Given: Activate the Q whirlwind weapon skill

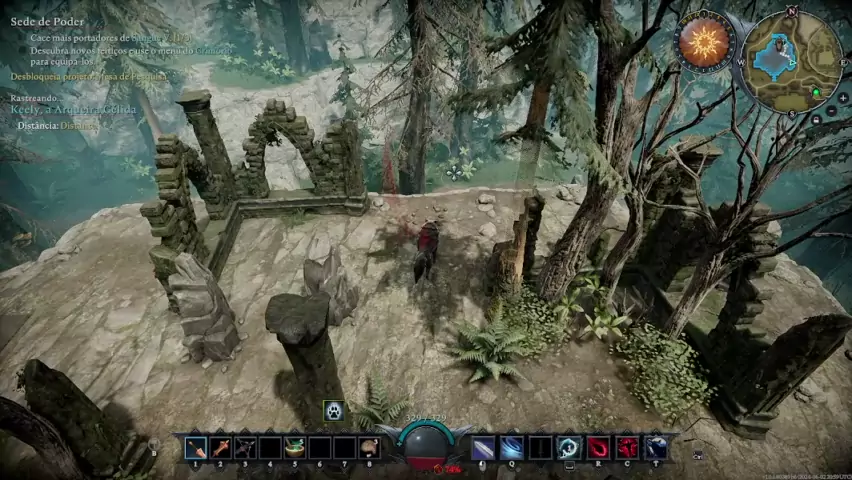Looking at the screenshot, I should [x=512, y=448].
